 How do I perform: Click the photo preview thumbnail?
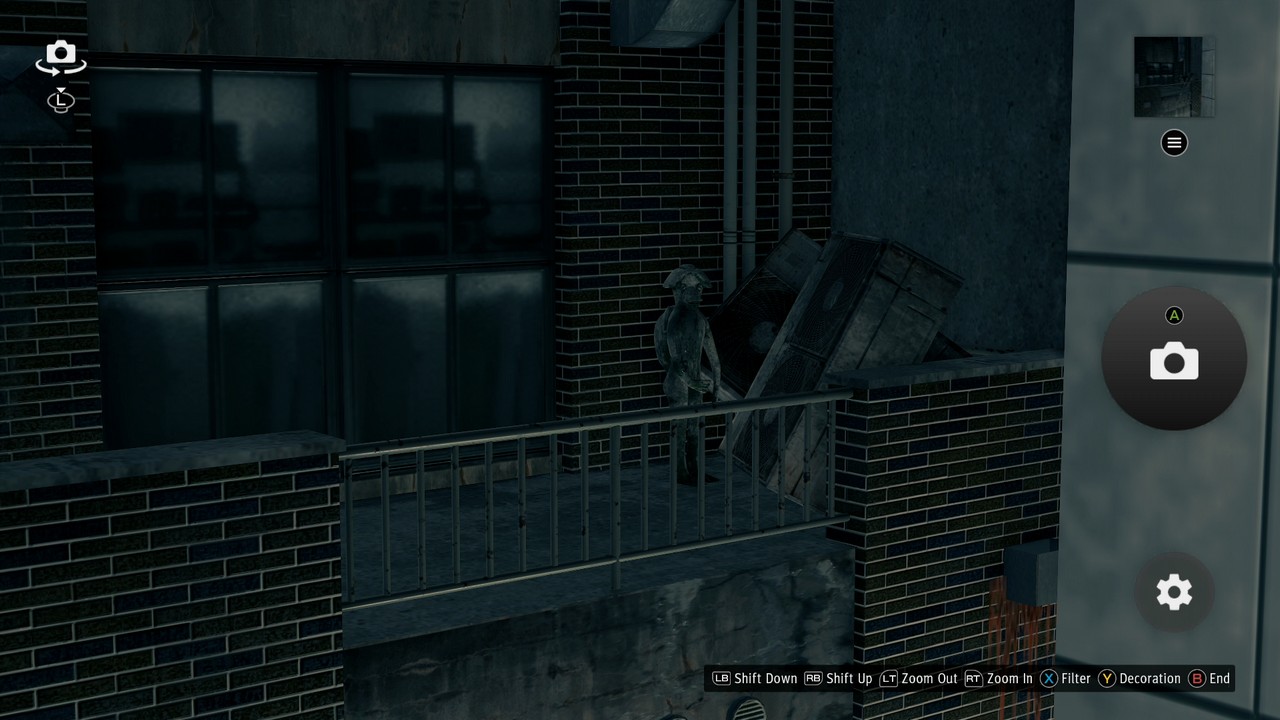click(1174, 75)
